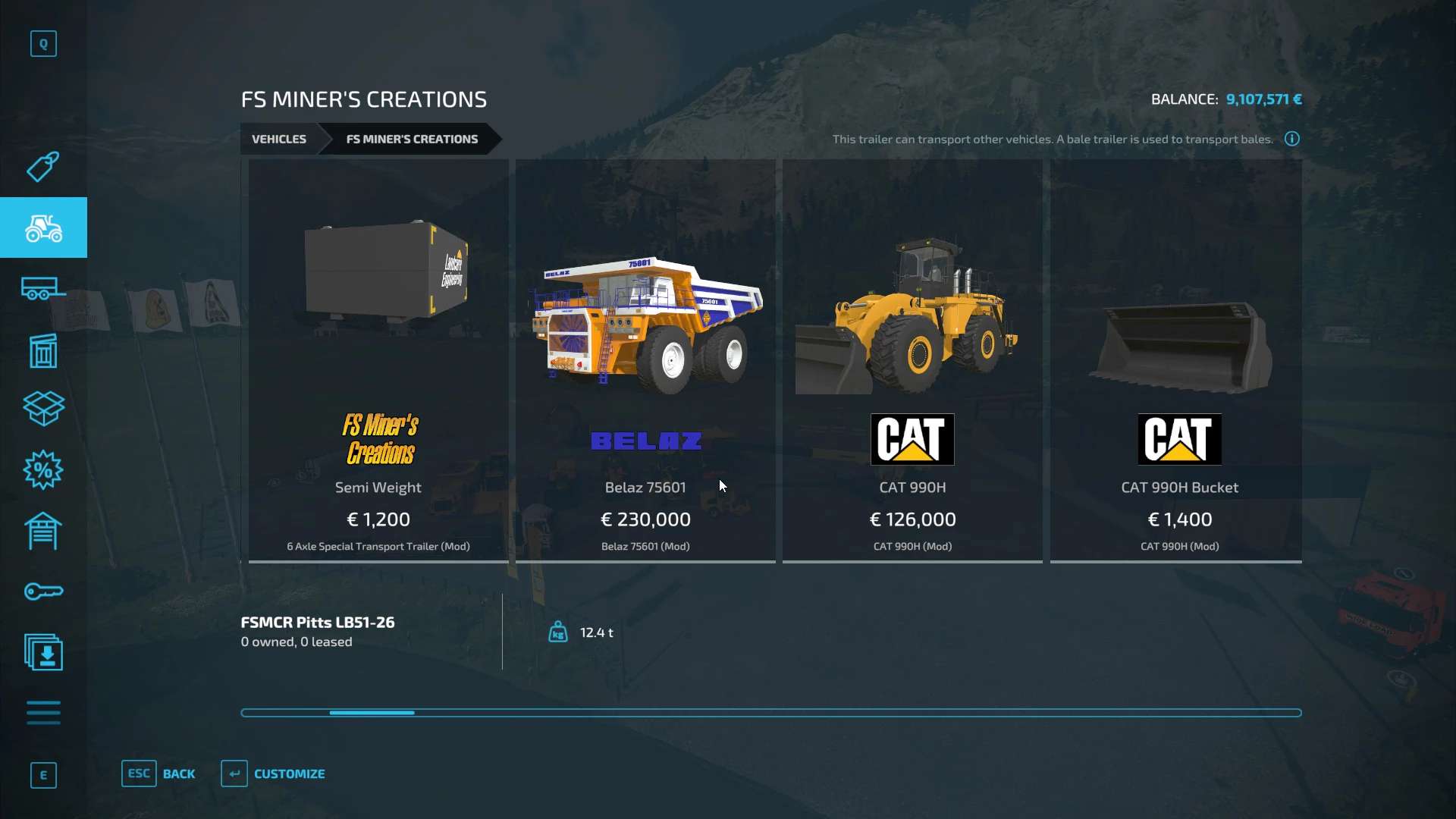This screenshot has height=819, width=1456.
Task: Select the CAT 990H wheel loader
Action: (x=912, y=361)
